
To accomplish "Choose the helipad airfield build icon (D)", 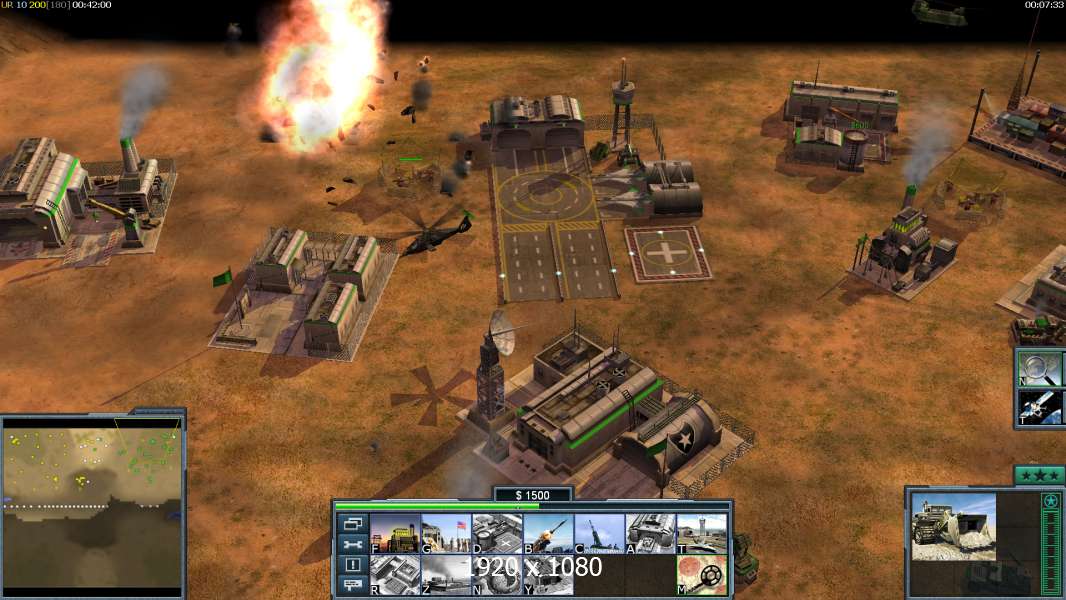I will 497,534.
